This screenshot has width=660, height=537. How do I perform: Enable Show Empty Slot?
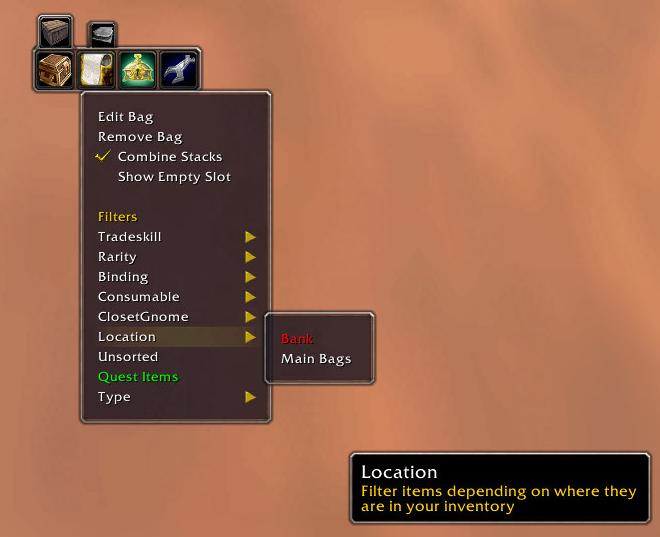[x=174, y=177]
